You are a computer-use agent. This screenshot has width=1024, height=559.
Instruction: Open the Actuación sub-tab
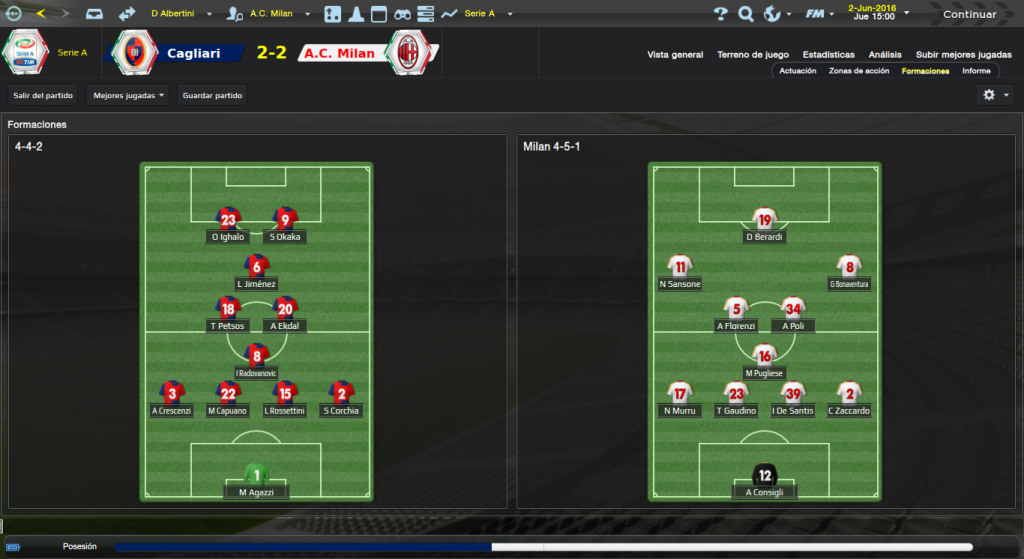pyautogui.click(x=798, y=71)
